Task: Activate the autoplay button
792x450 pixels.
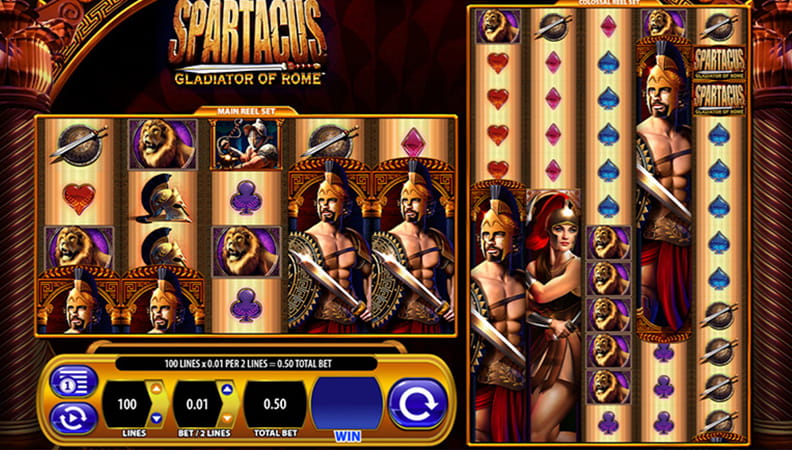Action: [74, 417]
